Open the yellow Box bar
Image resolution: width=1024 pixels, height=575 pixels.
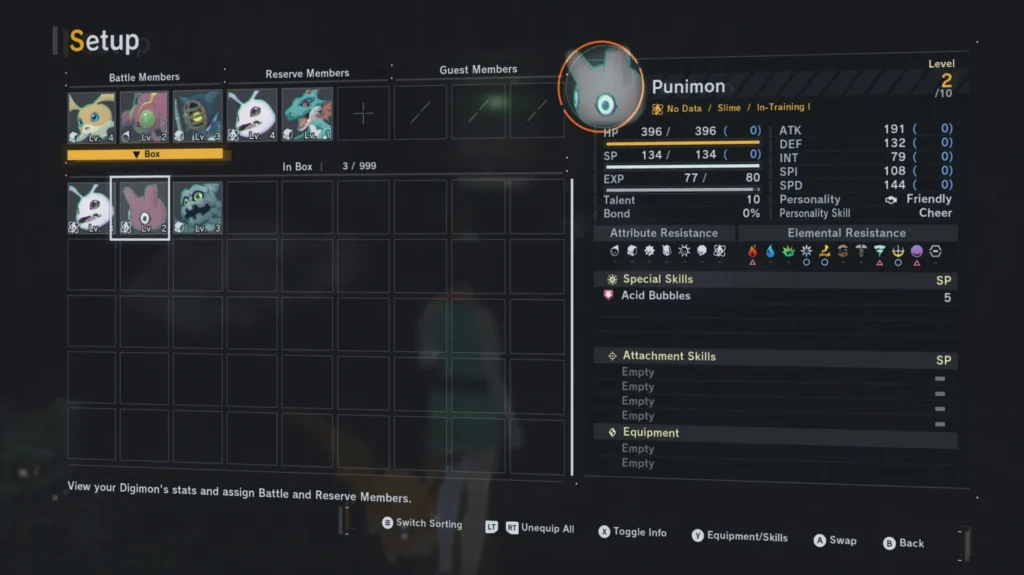coord(148,155)
